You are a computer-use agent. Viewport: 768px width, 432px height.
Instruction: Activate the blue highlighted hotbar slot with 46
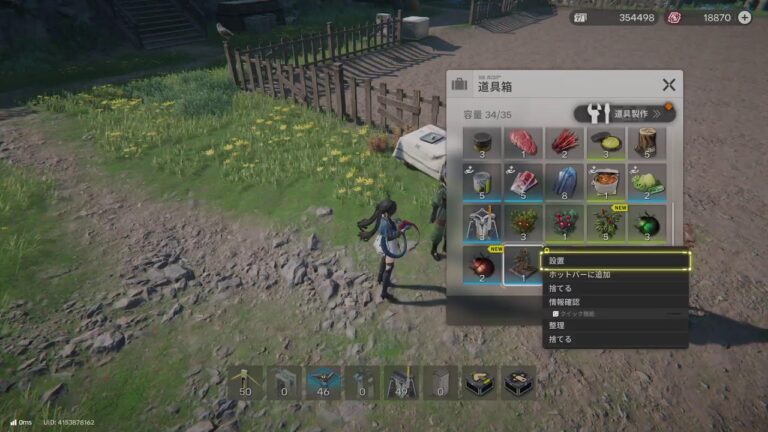(x=322, y=382)
